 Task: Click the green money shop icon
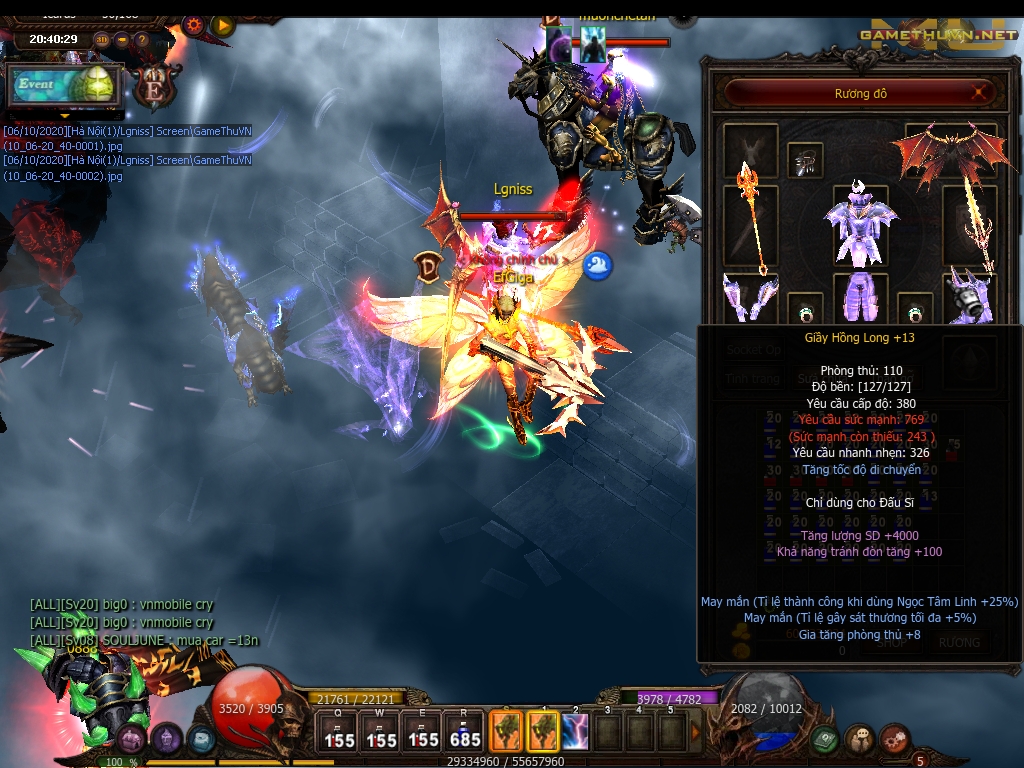824,740
